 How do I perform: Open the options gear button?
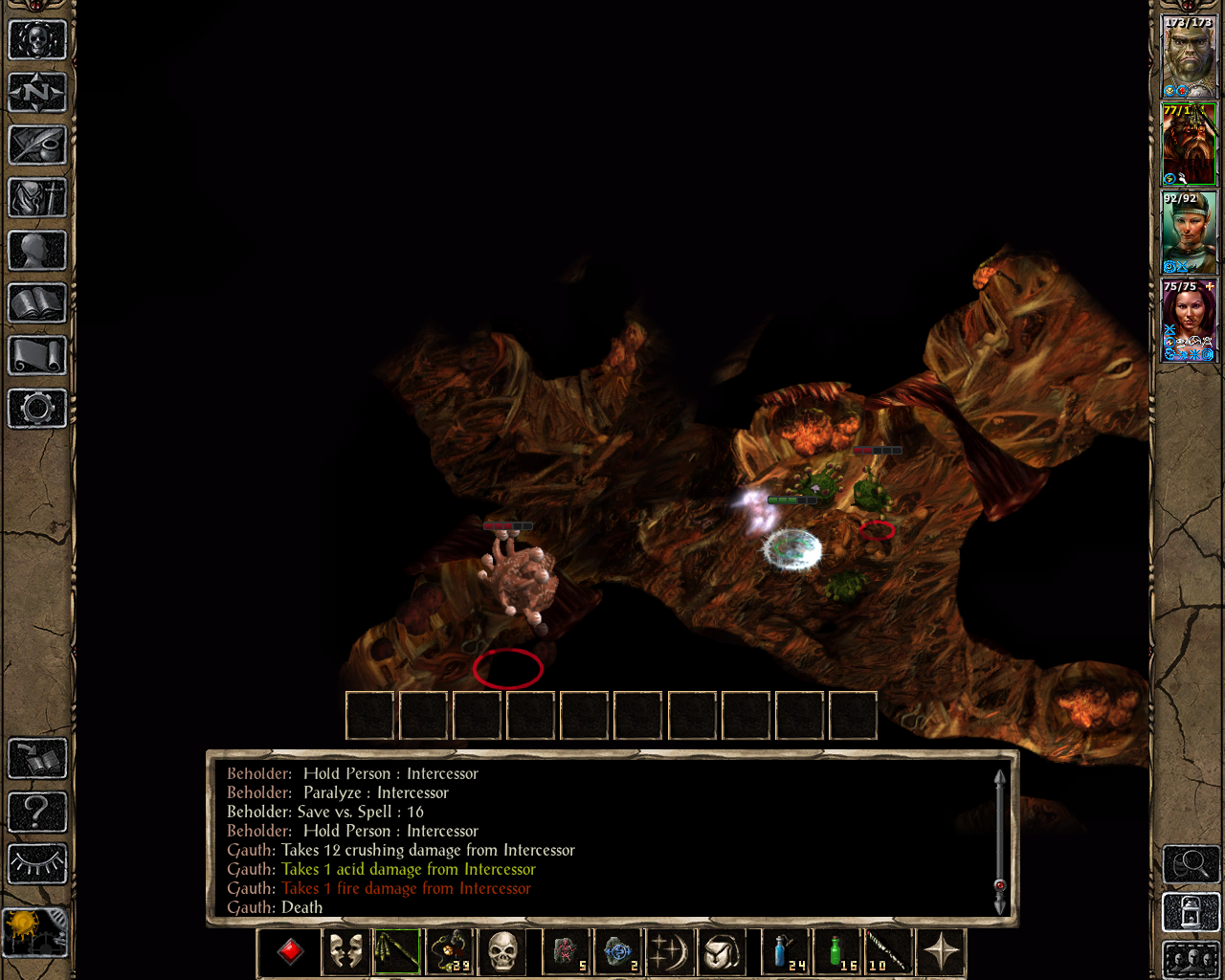pyautogui.click(x=37, y=409)
